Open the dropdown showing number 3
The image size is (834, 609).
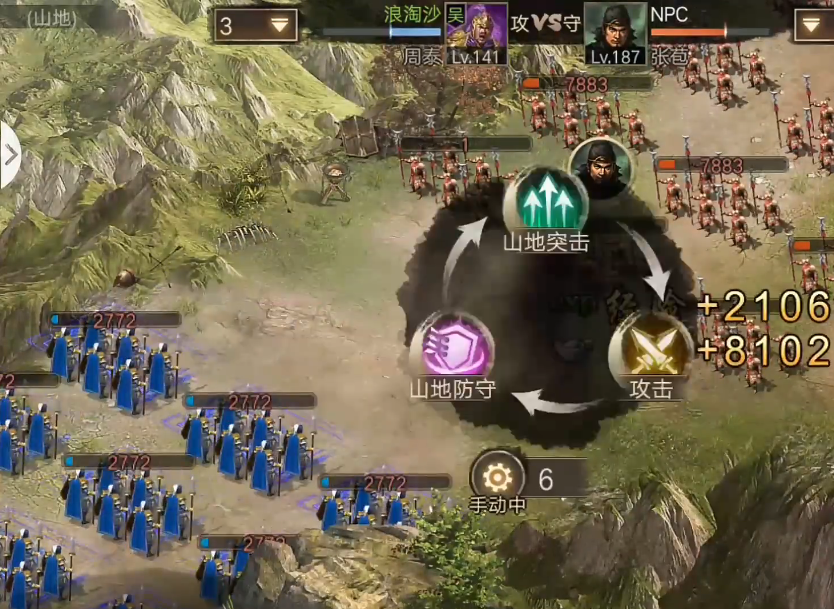point(255,26)
